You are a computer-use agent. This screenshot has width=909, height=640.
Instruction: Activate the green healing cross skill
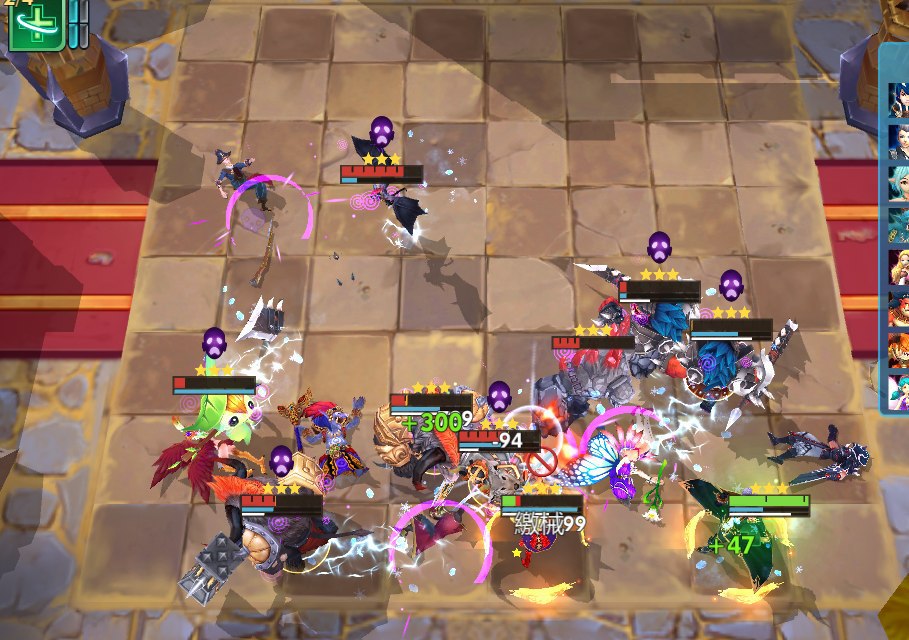(x=36, y=24)
